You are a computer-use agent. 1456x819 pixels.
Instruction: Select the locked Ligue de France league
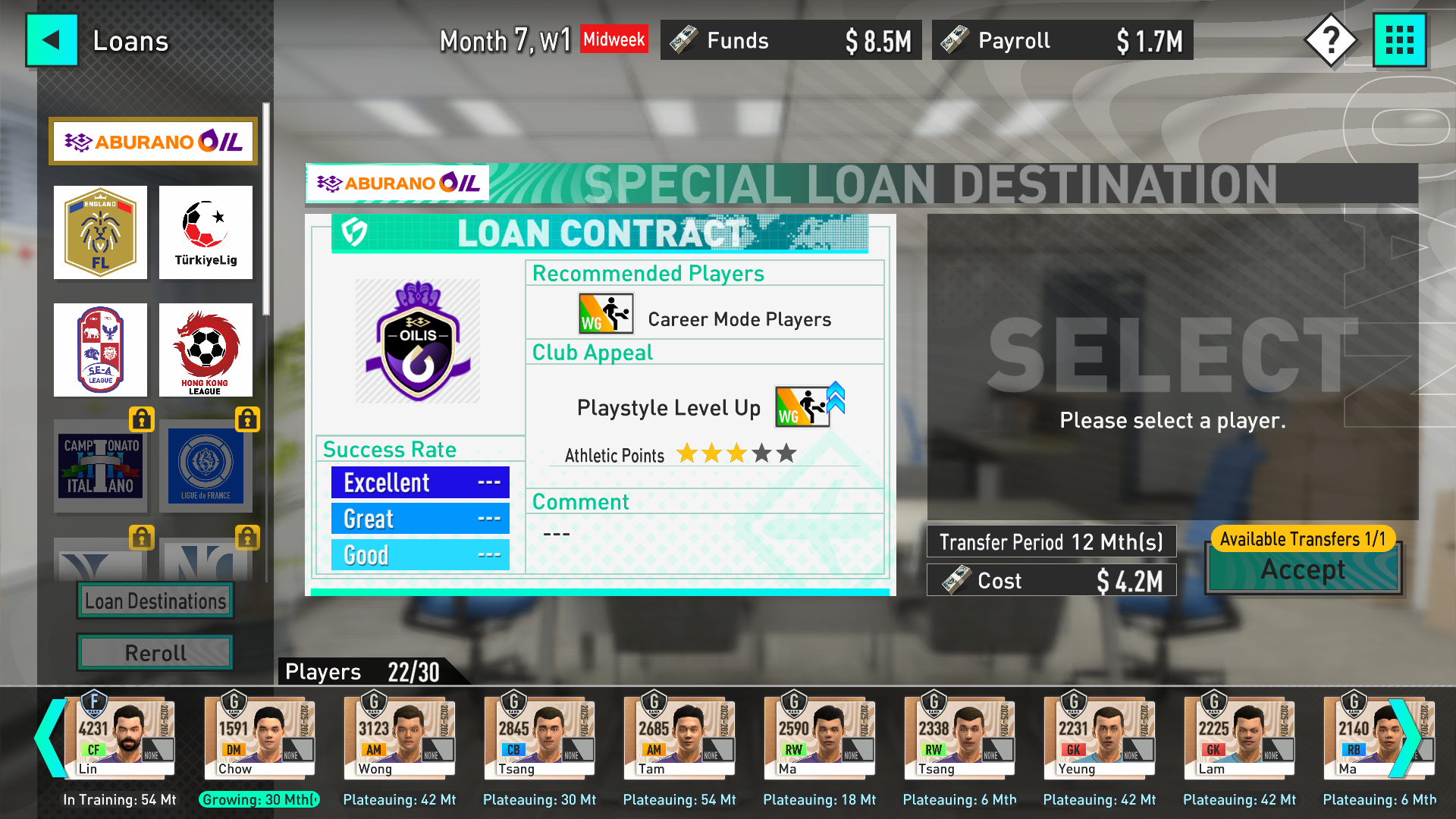(x=206, y=465)
